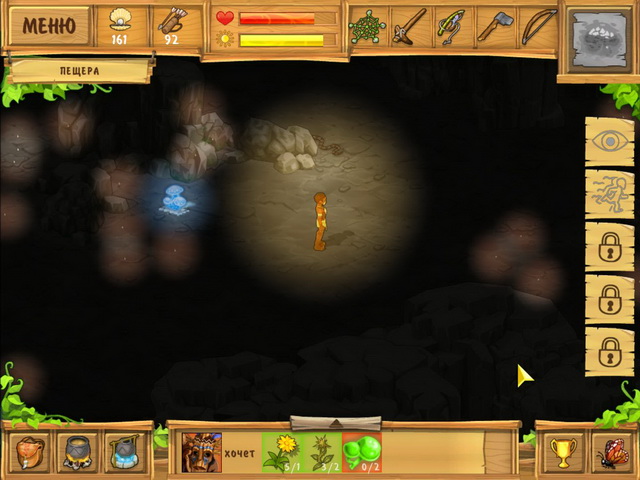Click the tiki mask quest giver portrait
Viewport: 640px width, 480px height.
pos(201,452)
